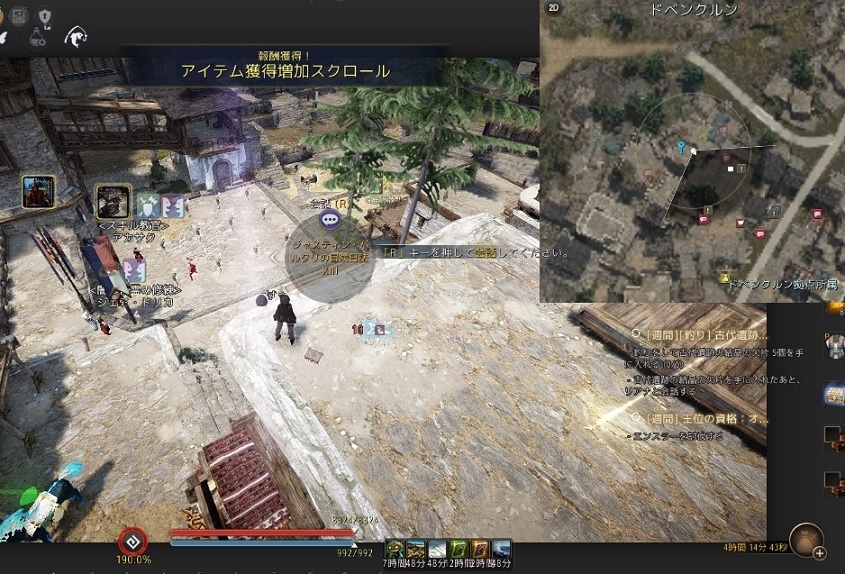Screen dimensions: 845x574
Task: Open the weekly fishing ancient relic quest
Action: coord(706,334)
